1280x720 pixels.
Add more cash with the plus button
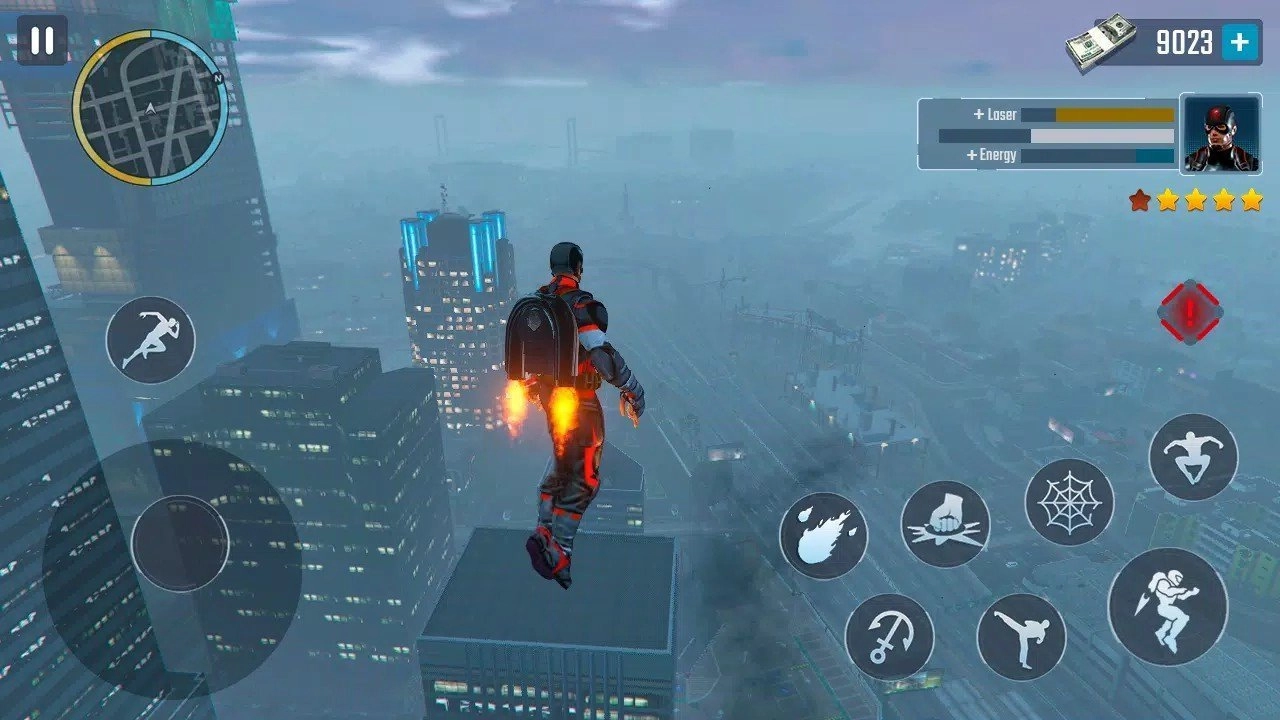pos(1240,42)
